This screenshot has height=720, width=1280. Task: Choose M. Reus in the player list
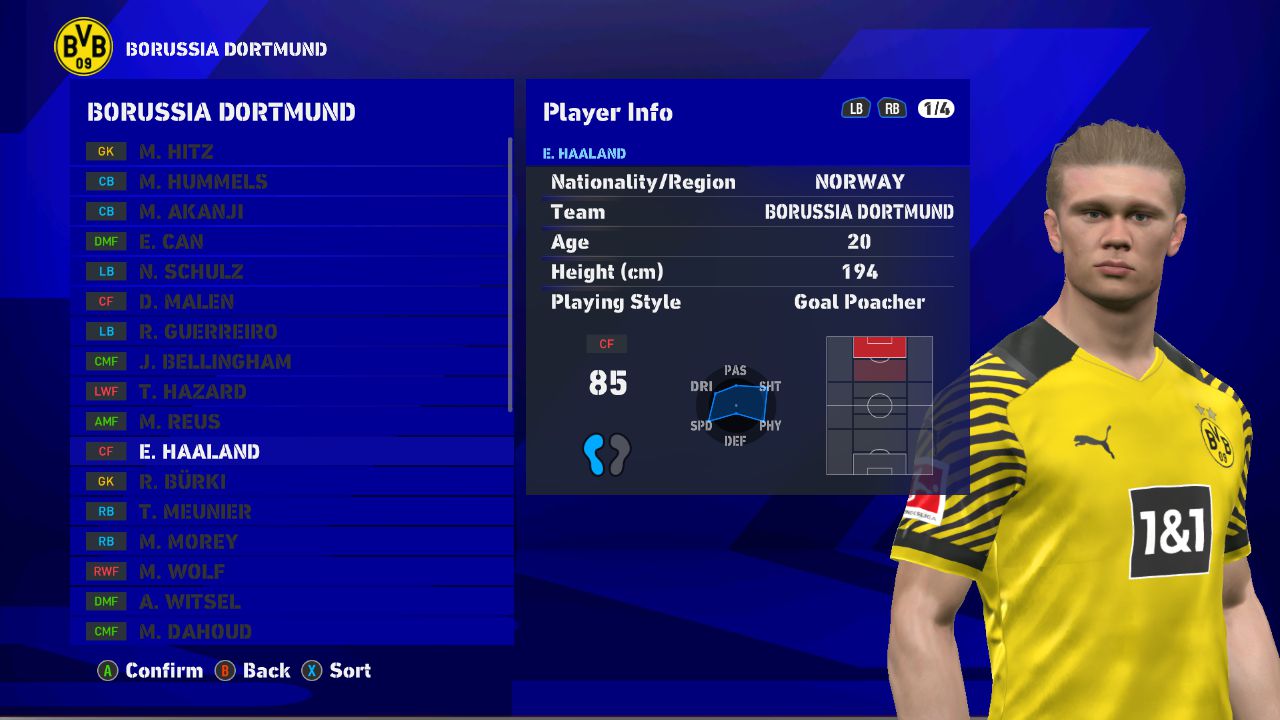tap(290, 422)
